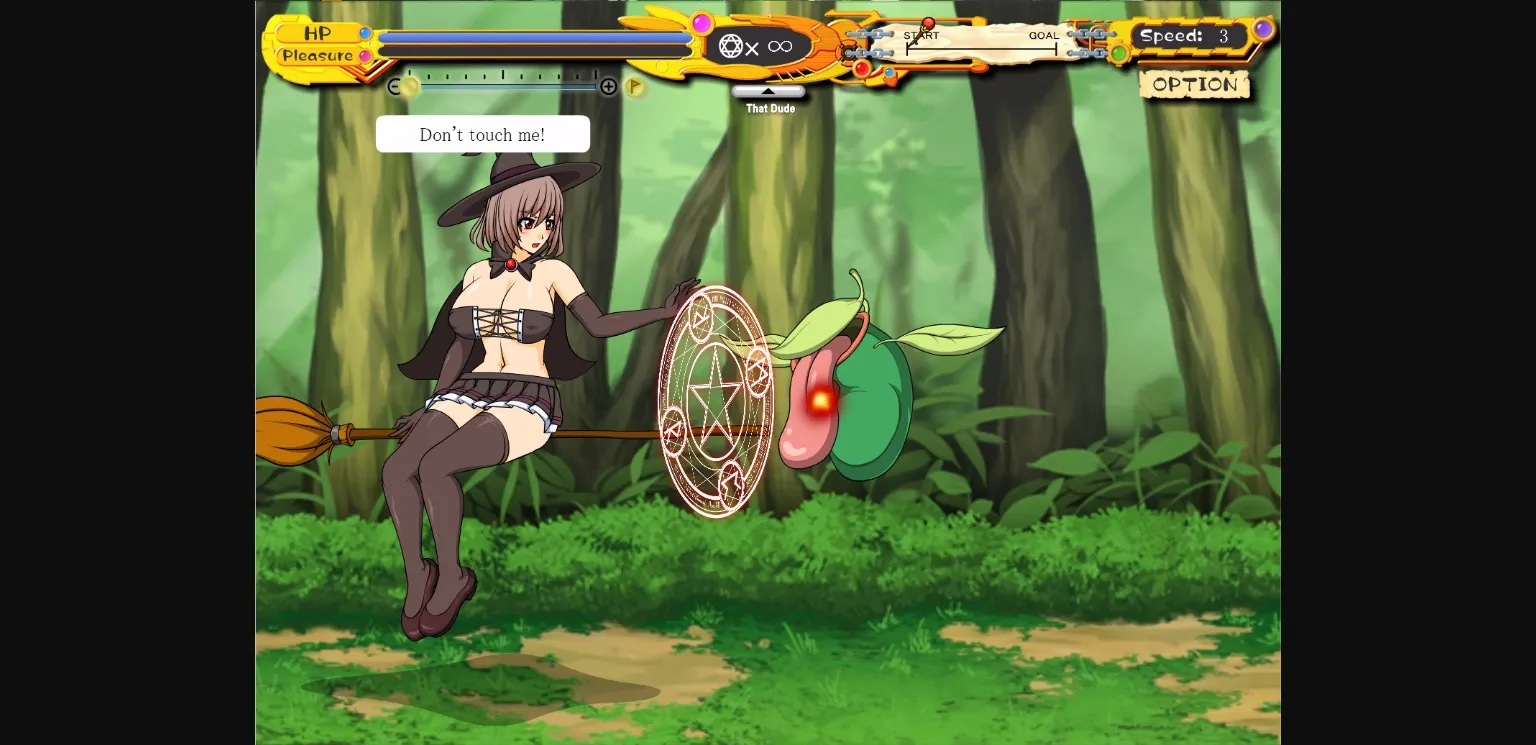The height and width of the screenshot is (745, 1536).
Task: Click the yellow flag icon beside the zoom bar
Action: coord(634,86)
